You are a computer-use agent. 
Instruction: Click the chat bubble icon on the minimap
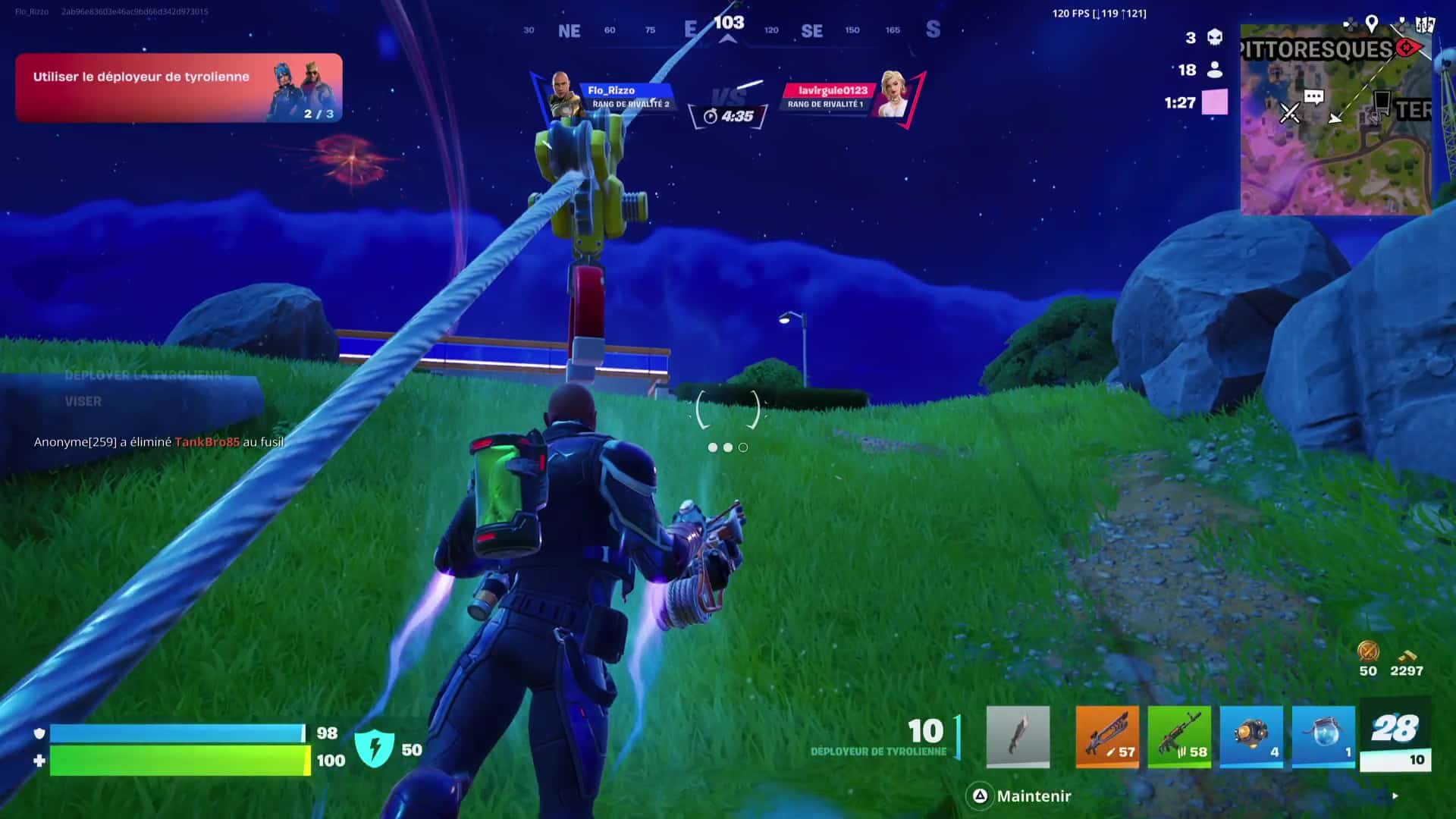(x=1313, y=97)
